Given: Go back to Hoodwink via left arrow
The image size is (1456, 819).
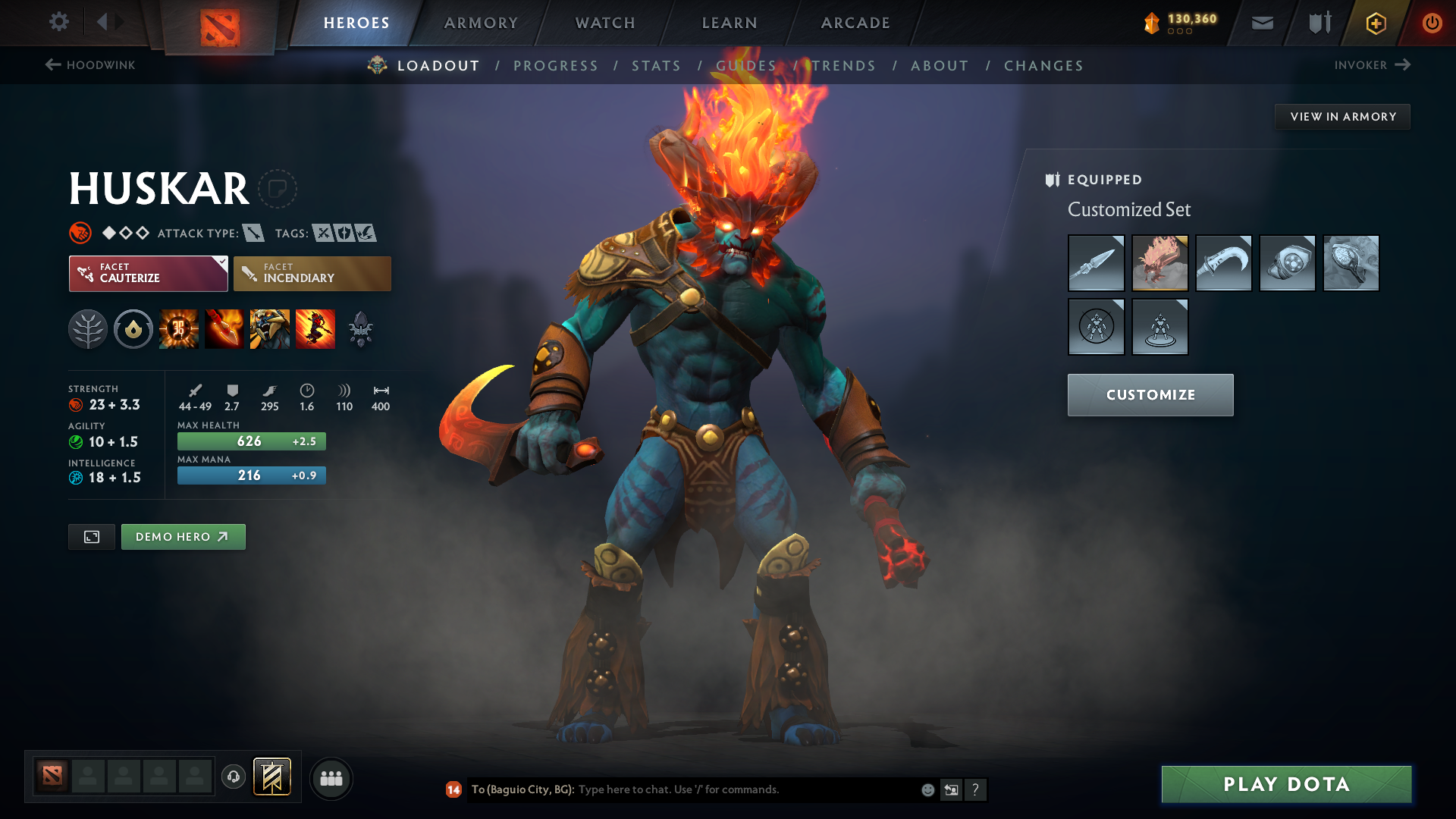Looking at the screenshot, I should (52, 64).
